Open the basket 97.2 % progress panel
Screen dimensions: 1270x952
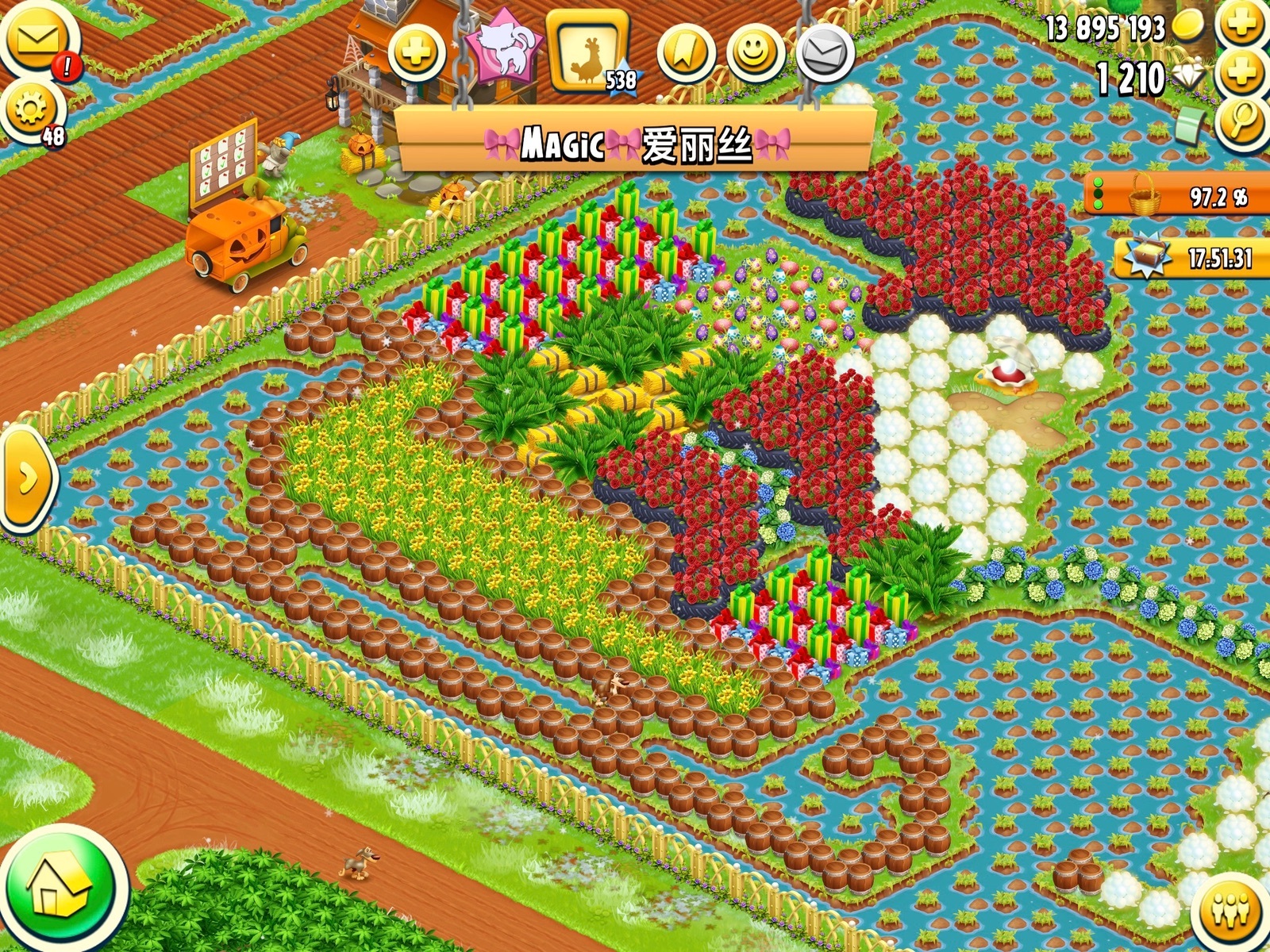1179,194
